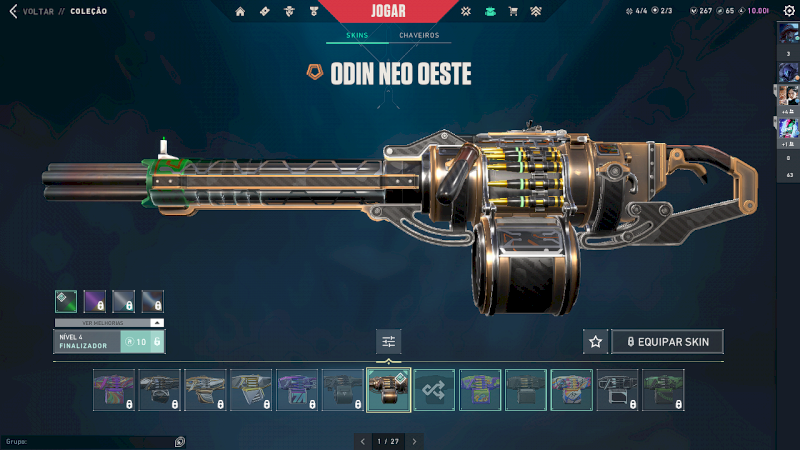Open the Chaveiros tab

[419, 36]
